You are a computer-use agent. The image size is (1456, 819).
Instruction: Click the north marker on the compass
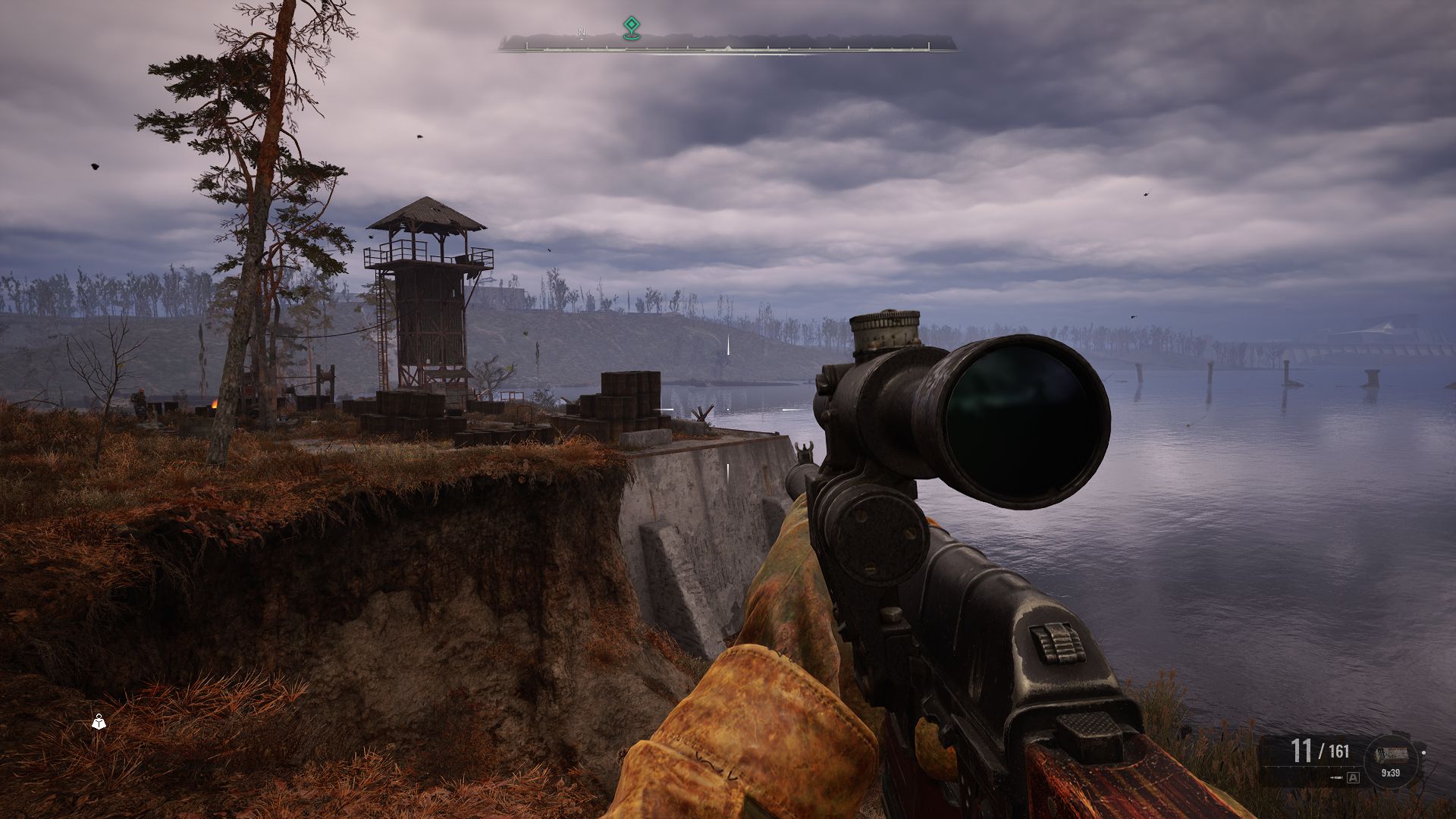pos(582,33)
